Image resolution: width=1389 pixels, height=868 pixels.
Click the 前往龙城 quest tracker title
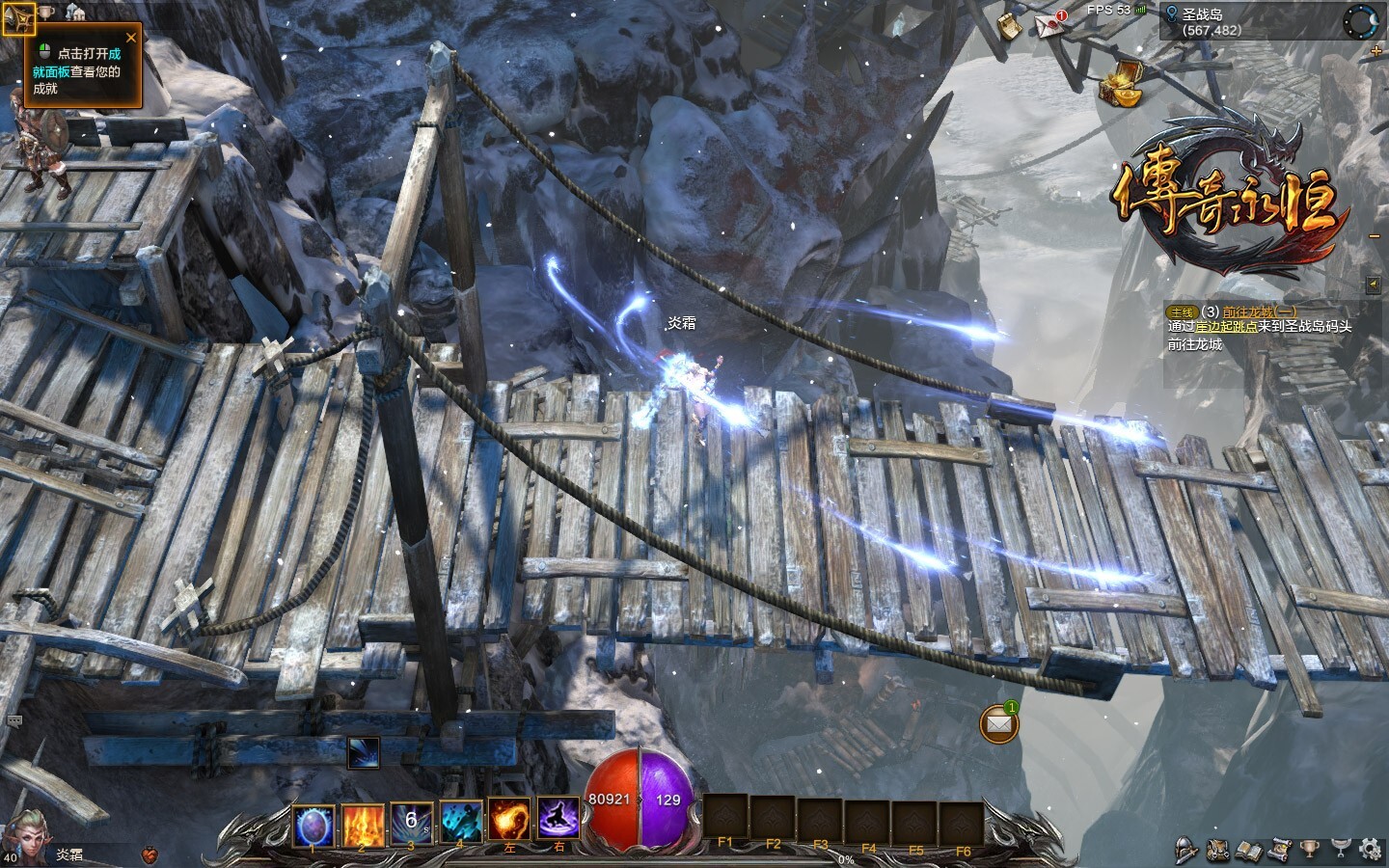click(1260, 312)
